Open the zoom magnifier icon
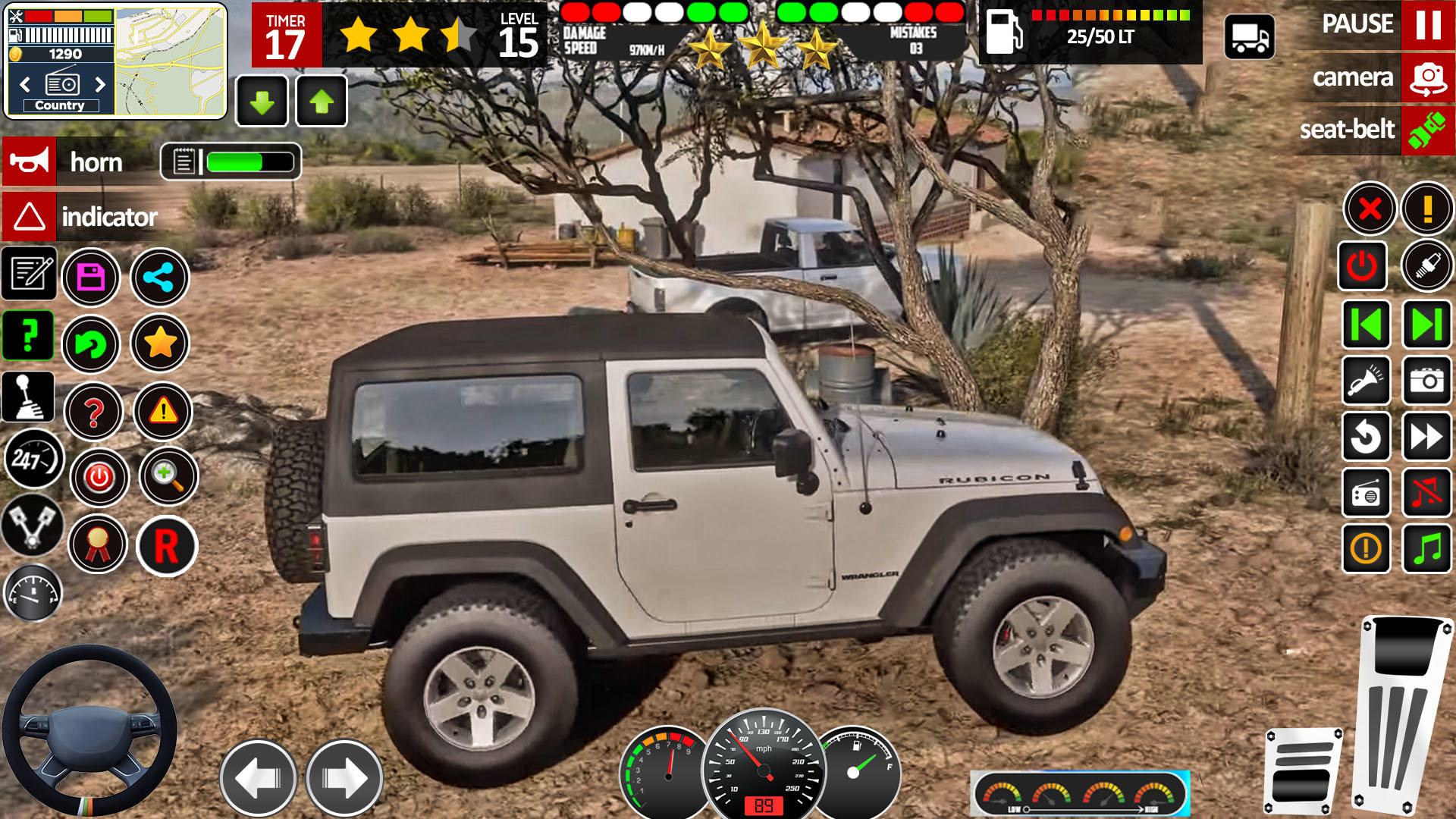The height and width of the screenshot is (819, 1456). point(168,477)
